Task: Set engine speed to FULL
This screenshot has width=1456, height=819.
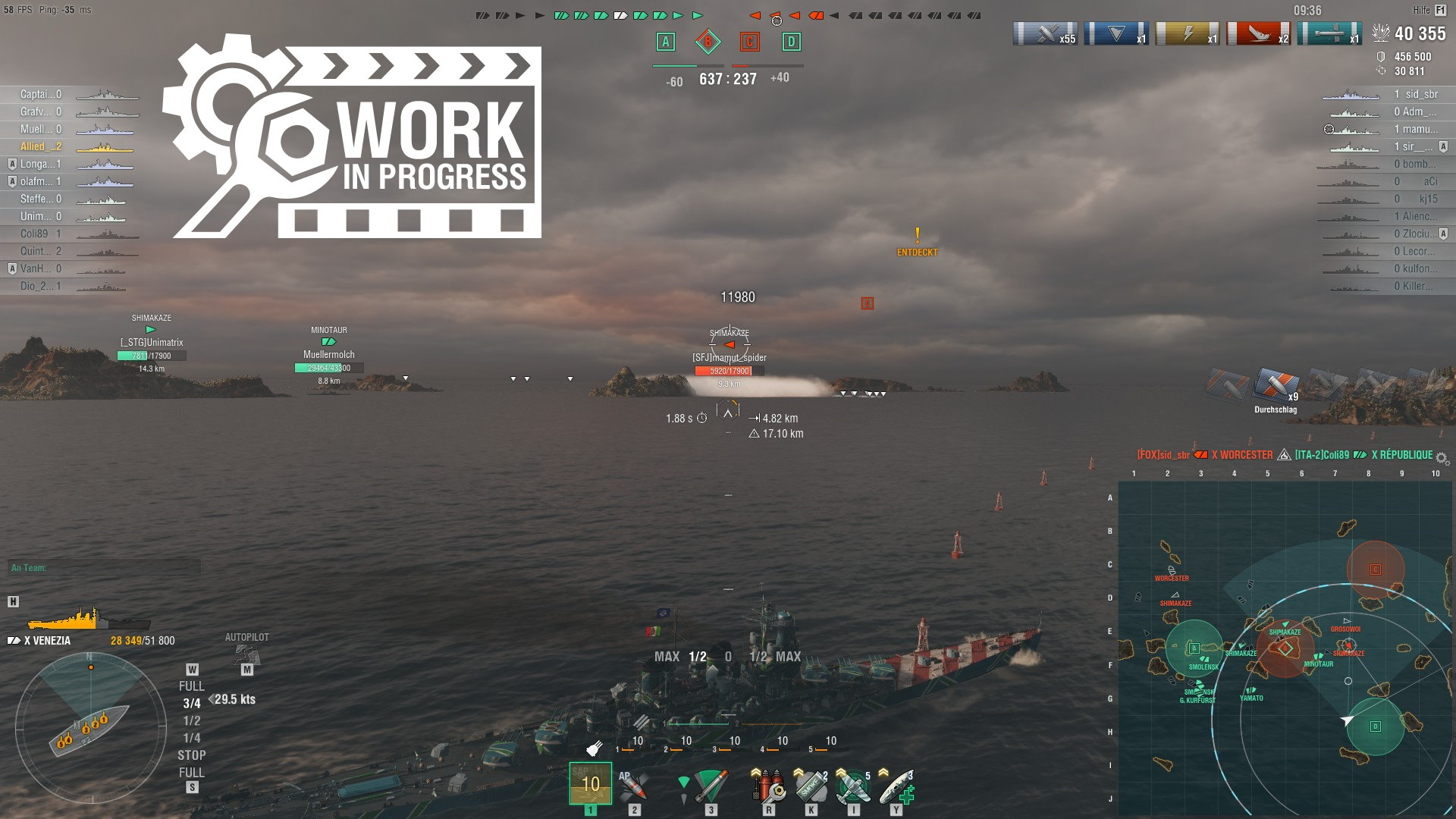Action: pyautogui.click(x=192, y=686)
